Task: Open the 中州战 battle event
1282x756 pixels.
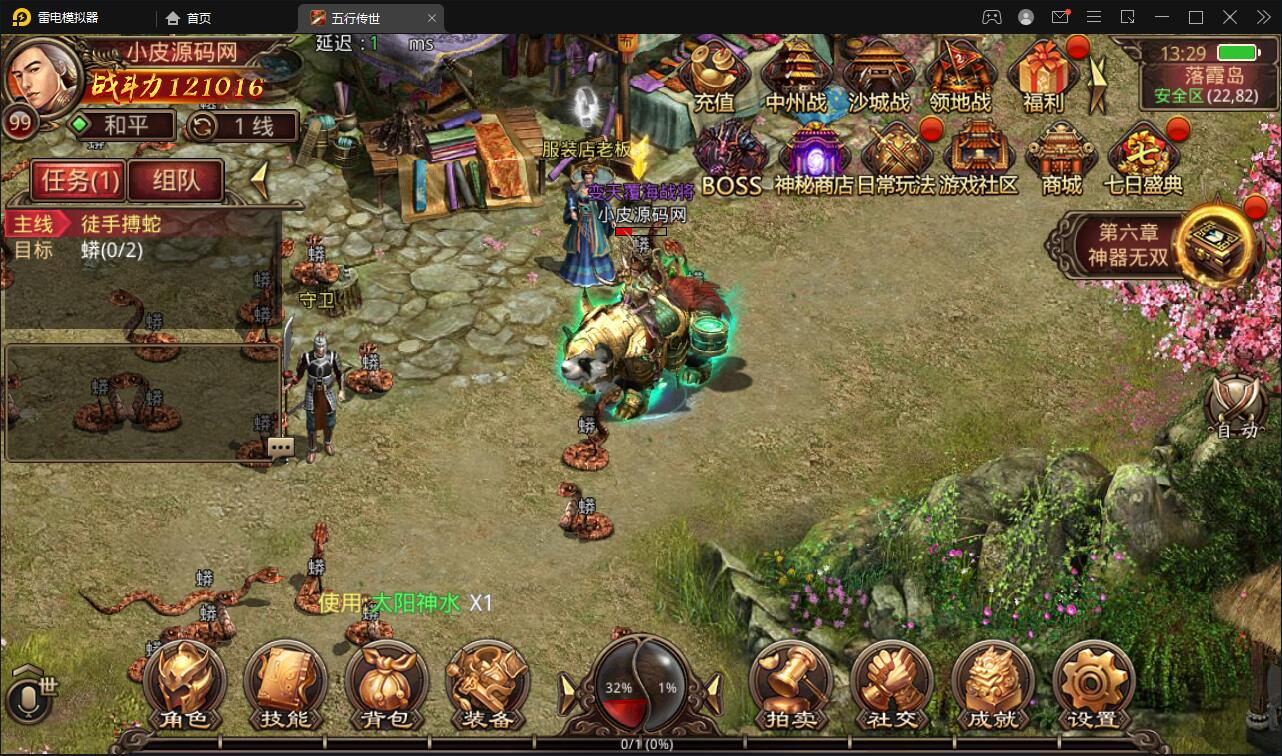Action: click(797, 74)
